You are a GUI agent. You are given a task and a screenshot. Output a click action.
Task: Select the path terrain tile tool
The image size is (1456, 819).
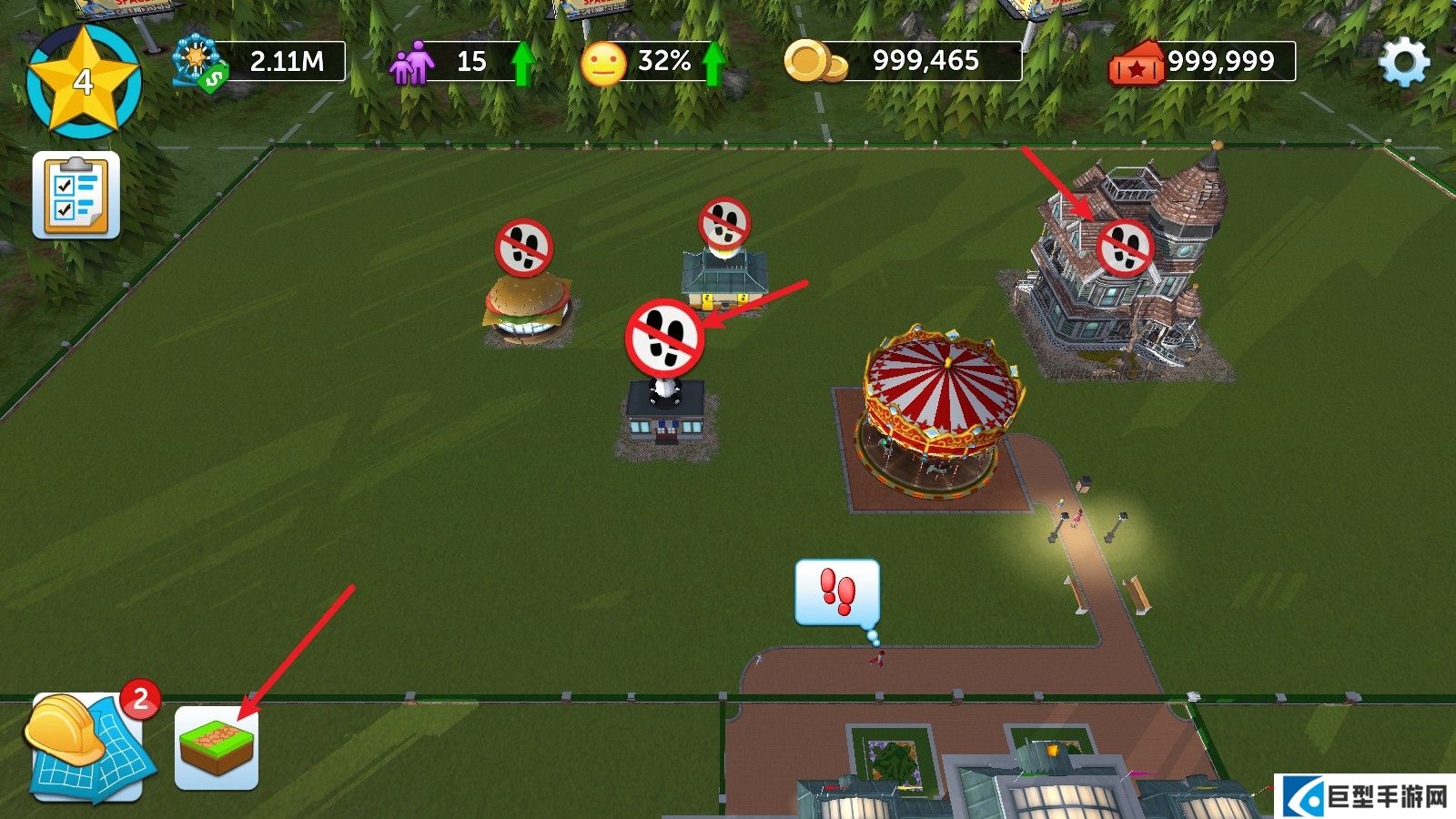tap(217, 748)
